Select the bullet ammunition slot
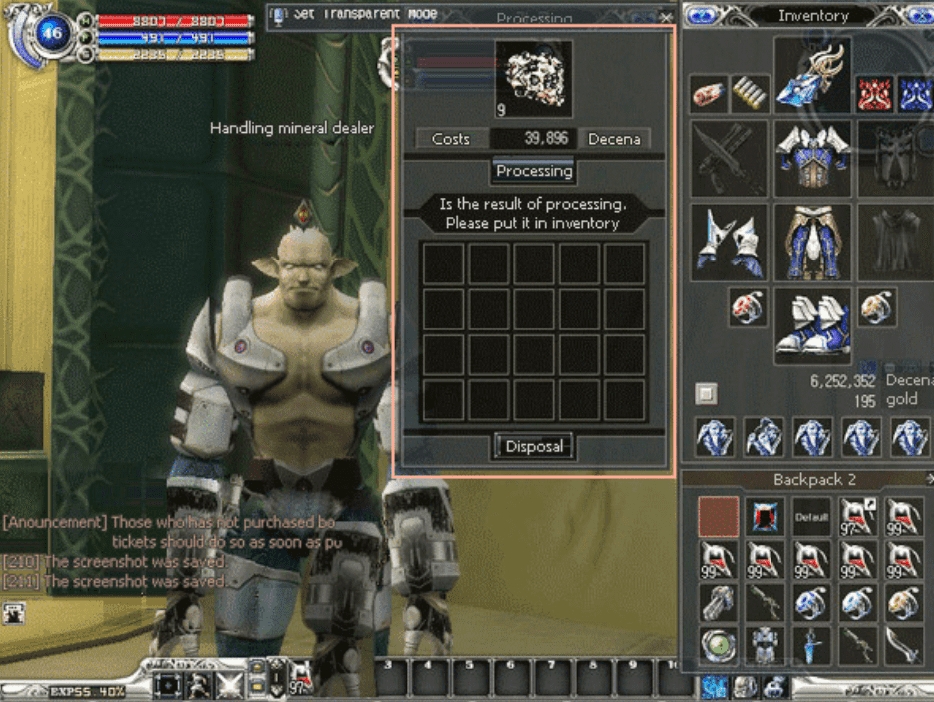The image size is (934, 702). coord(750,94)
